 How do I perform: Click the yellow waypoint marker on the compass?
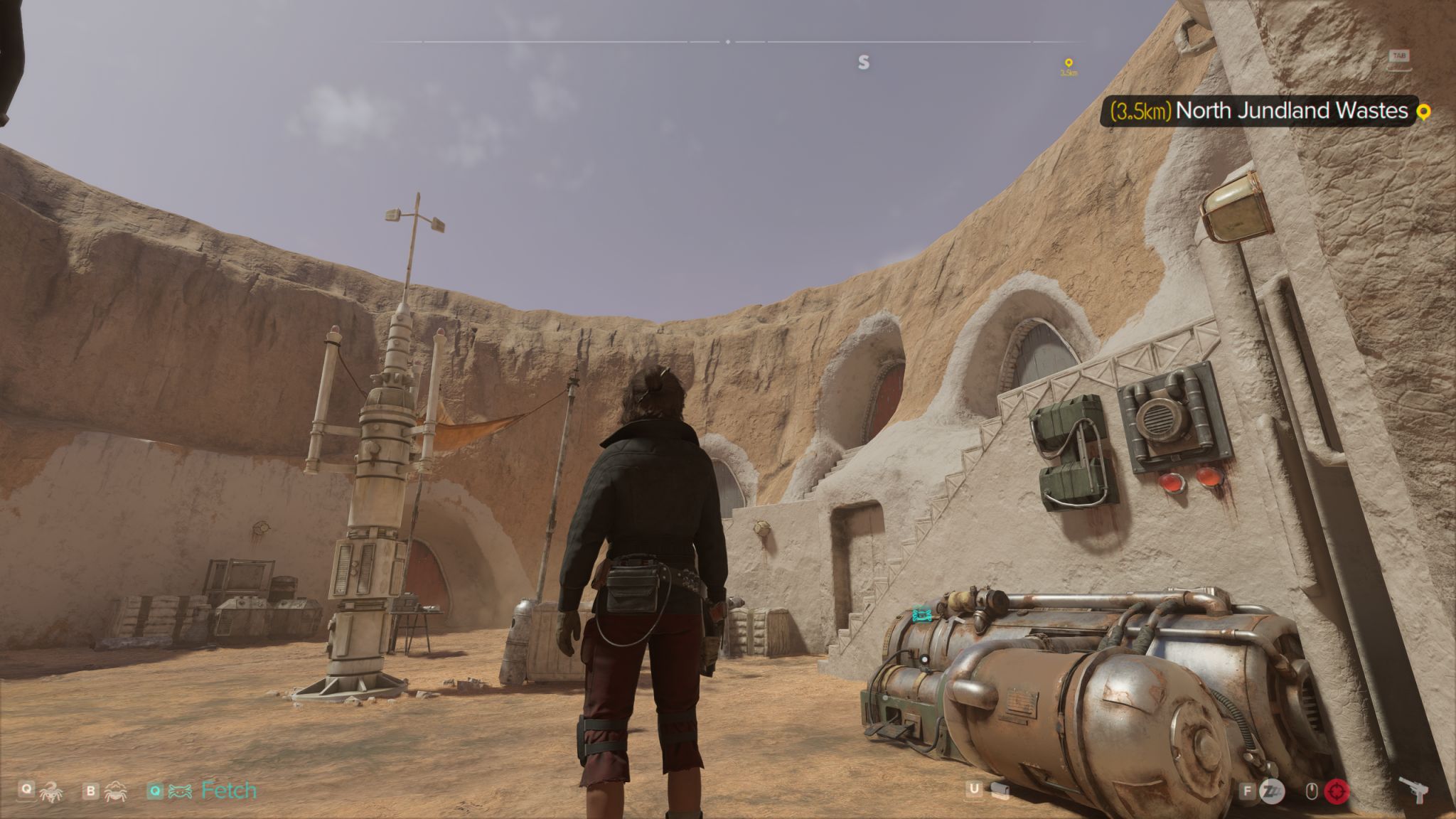tap(1068, 63)
